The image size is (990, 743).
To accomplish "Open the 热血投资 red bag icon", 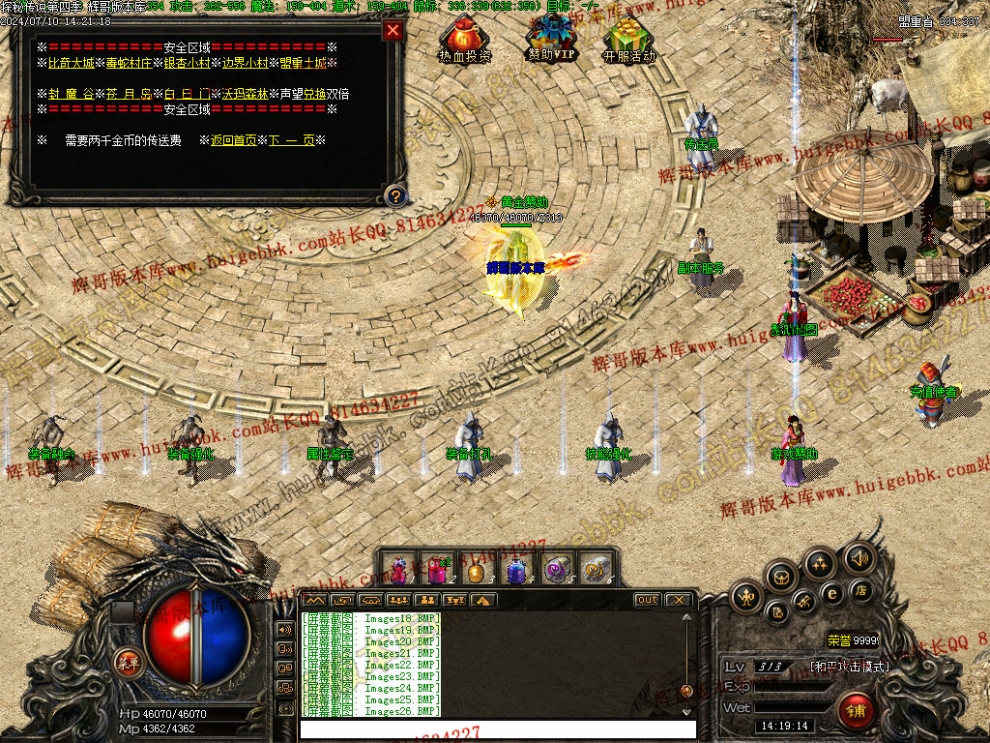I will point(464,38).
